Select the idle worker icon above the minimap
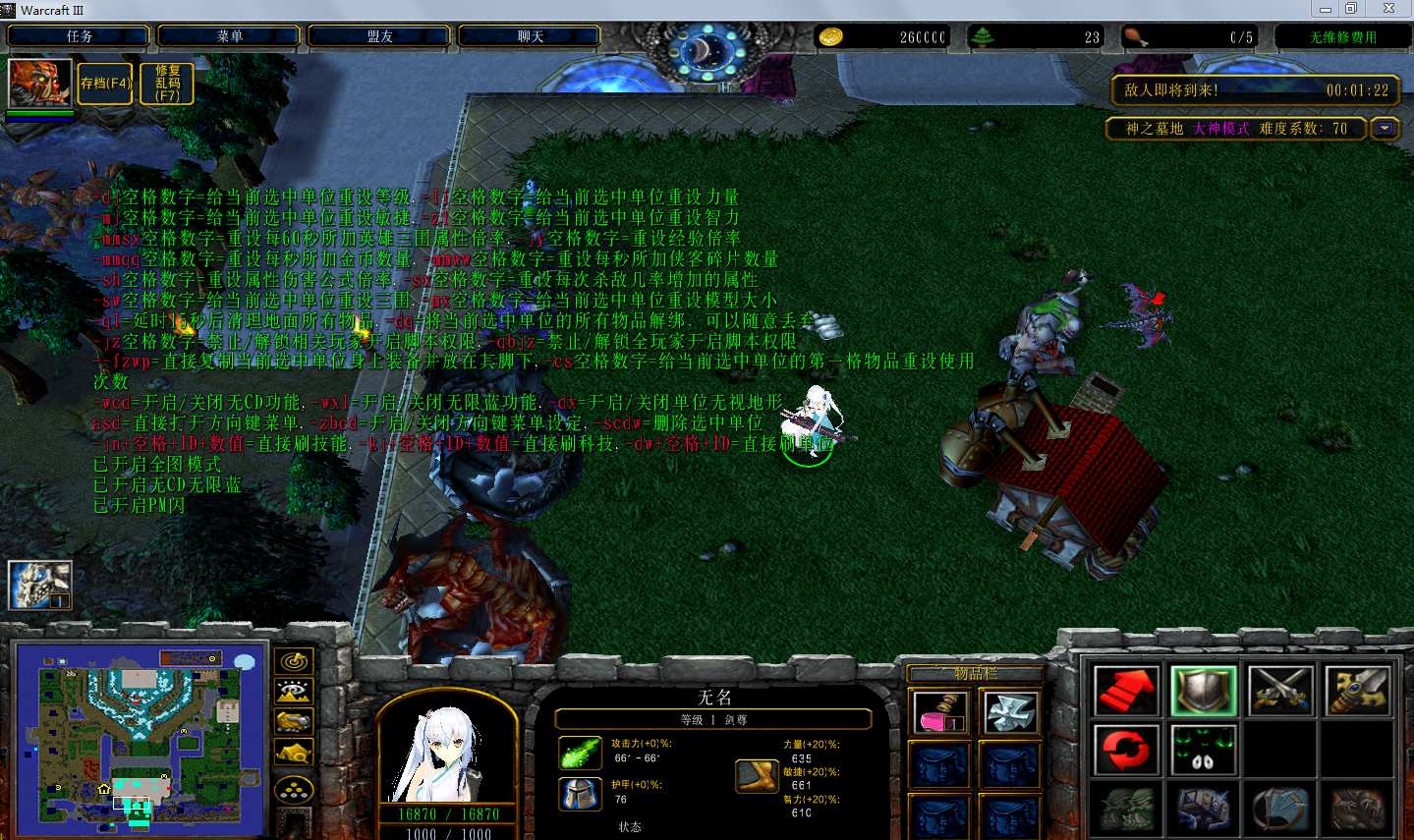This screenshot has height=840, width=1414. pyautogui.click(x=39, y=585)
